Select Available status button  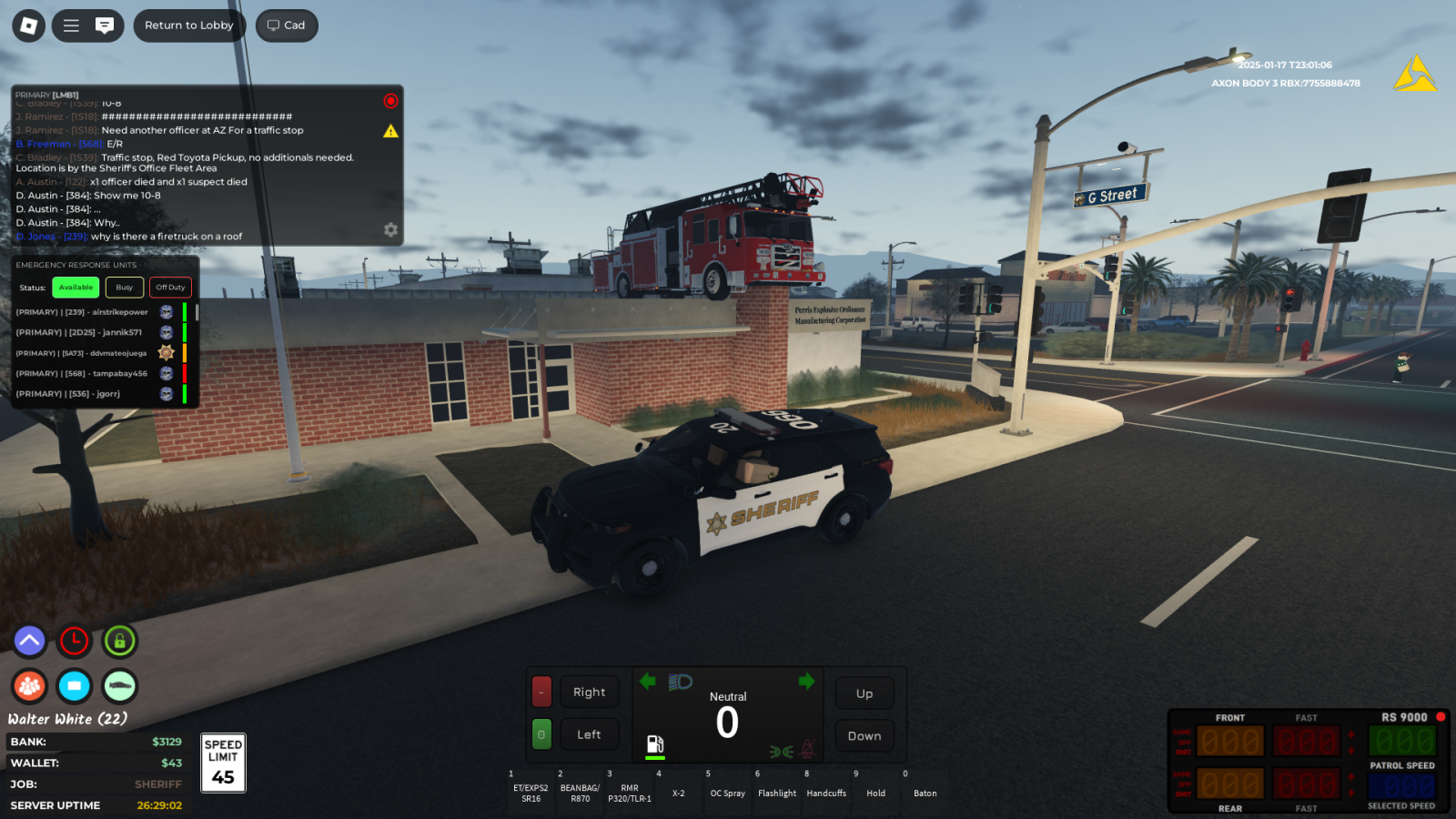(76, 288)
